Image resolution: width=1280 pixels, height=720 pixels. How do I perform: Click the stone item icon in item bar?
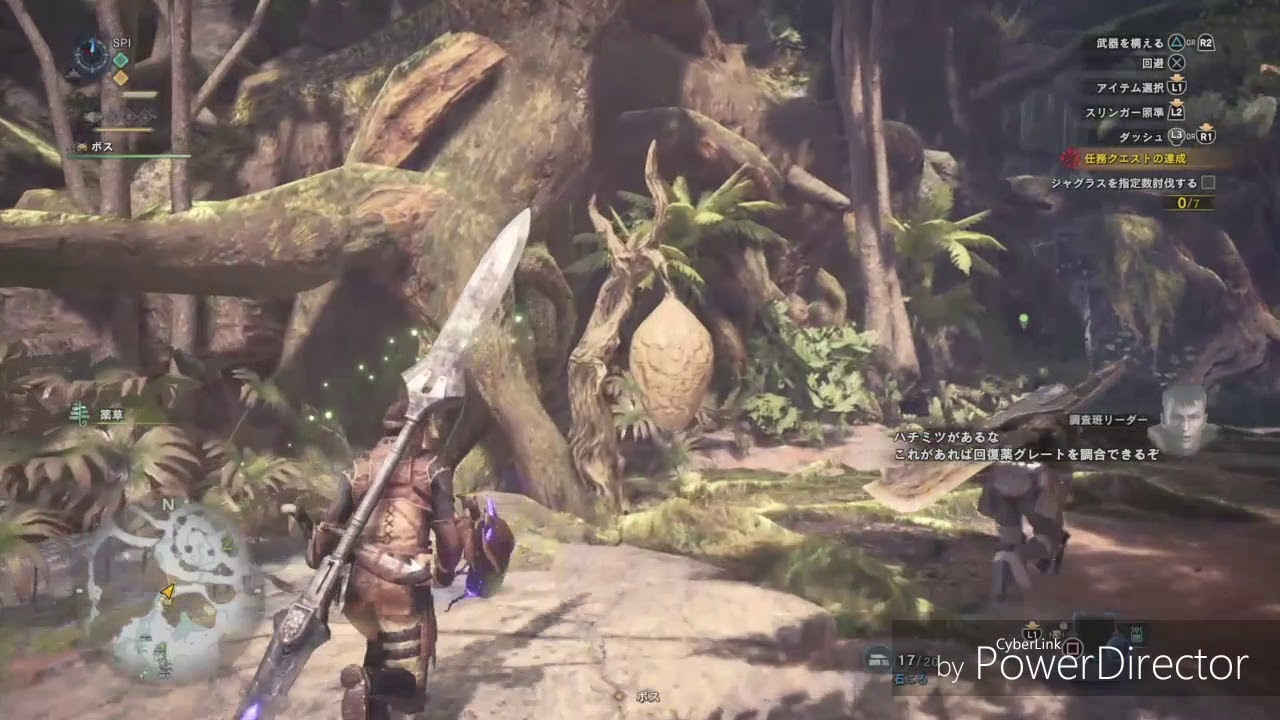[x=877, y=658]
